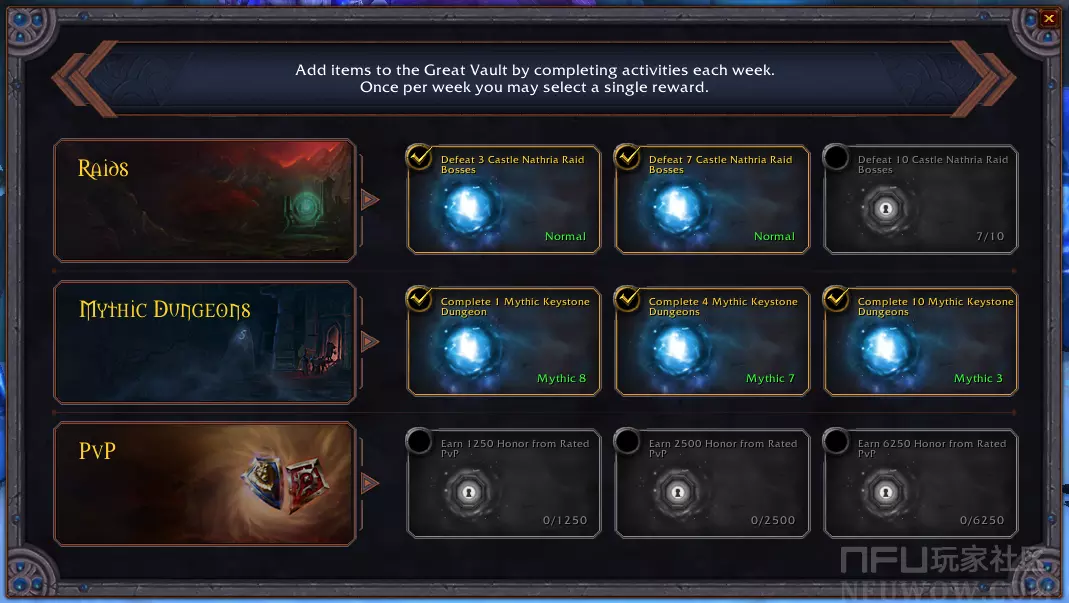Select the Defeat 7 Castle Nathria Bosses reward
This screenshot has height=603, width=1069.
[x=712, y=199]
